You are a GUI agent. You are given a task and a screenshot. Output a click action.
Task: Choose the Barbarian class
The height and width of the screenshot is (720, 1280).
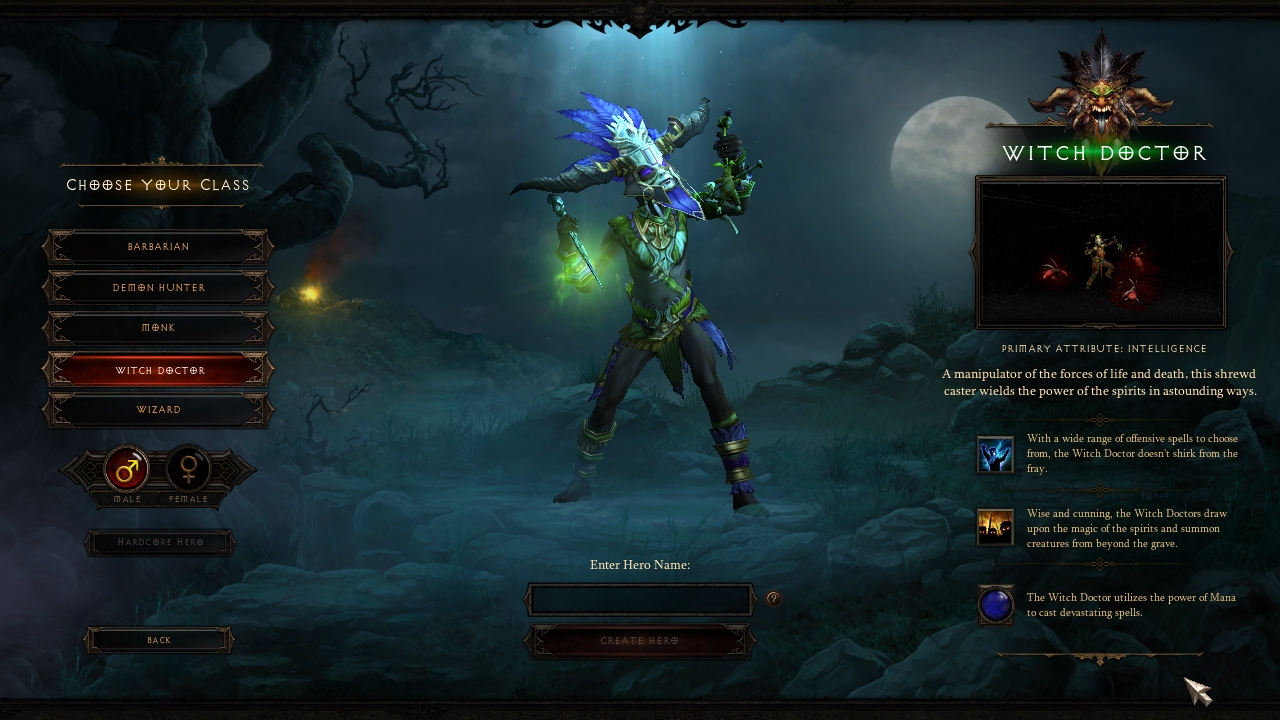[x=158, y=247]
